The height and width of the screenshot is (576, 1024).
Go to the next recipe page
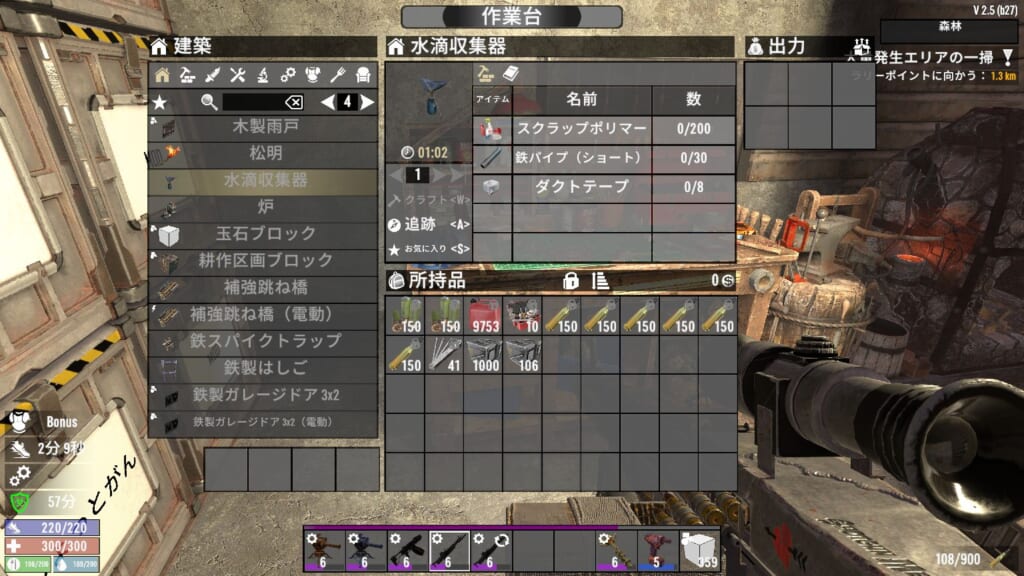pyautogui.click(x=369, y=102)
